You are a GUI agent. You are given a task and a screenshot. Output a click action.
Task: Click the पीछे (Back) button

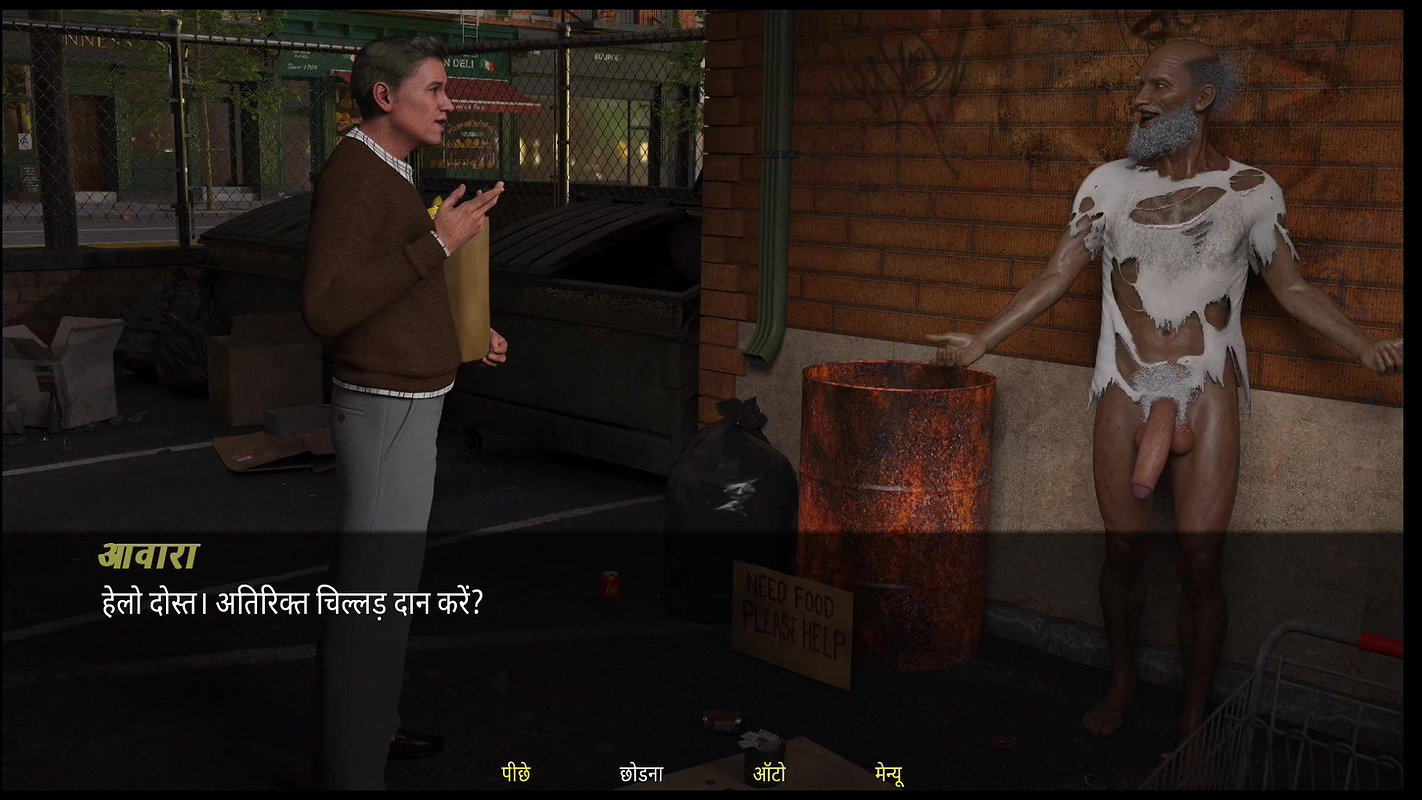pyautogui.click(x=517, y=772)
